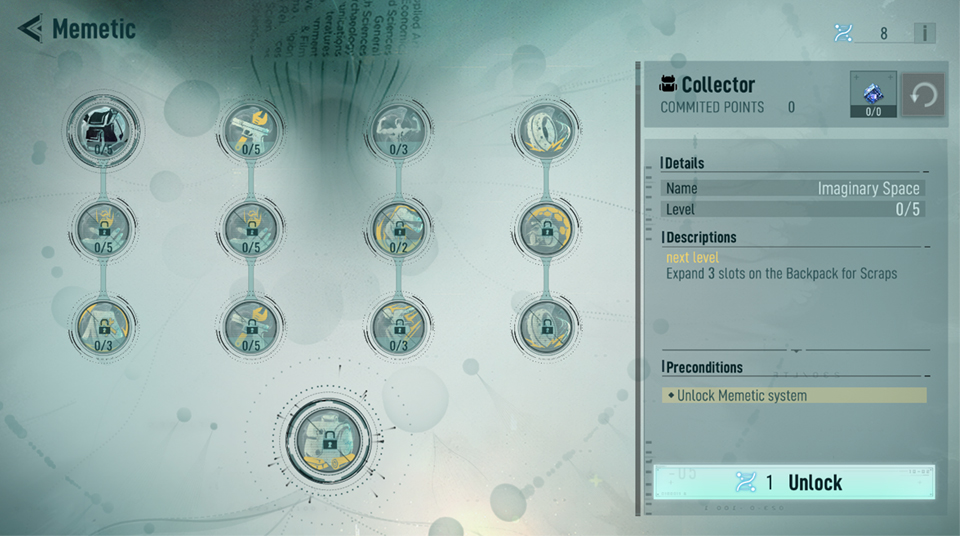Go back from the Memetic screen
Viewport: 960px width, 536px height.
pyautogui.click(x=30, y=29)
